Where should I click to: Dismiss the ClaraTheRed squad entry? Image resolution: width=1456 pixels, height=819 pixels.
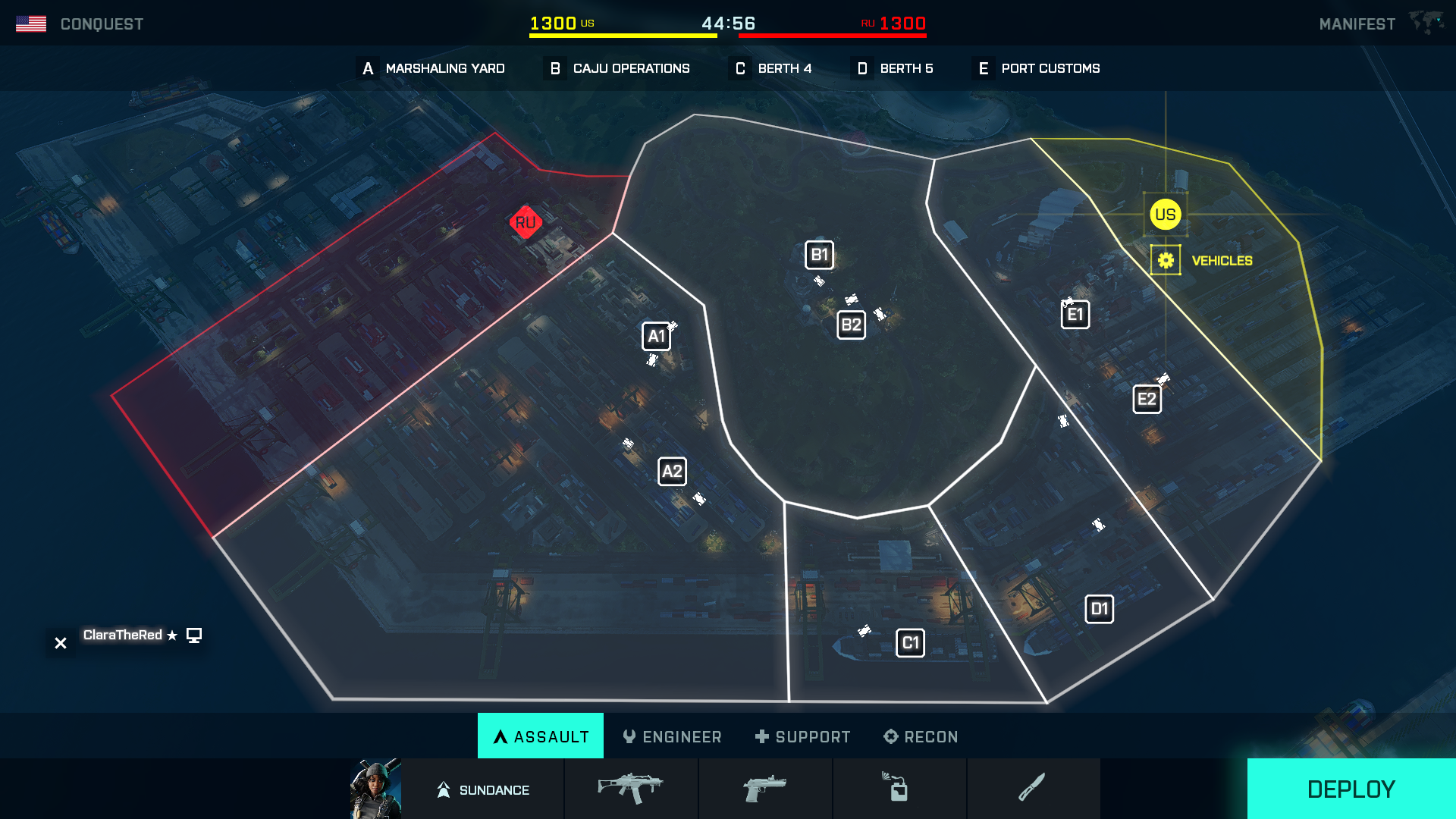(x=61, y=643)
